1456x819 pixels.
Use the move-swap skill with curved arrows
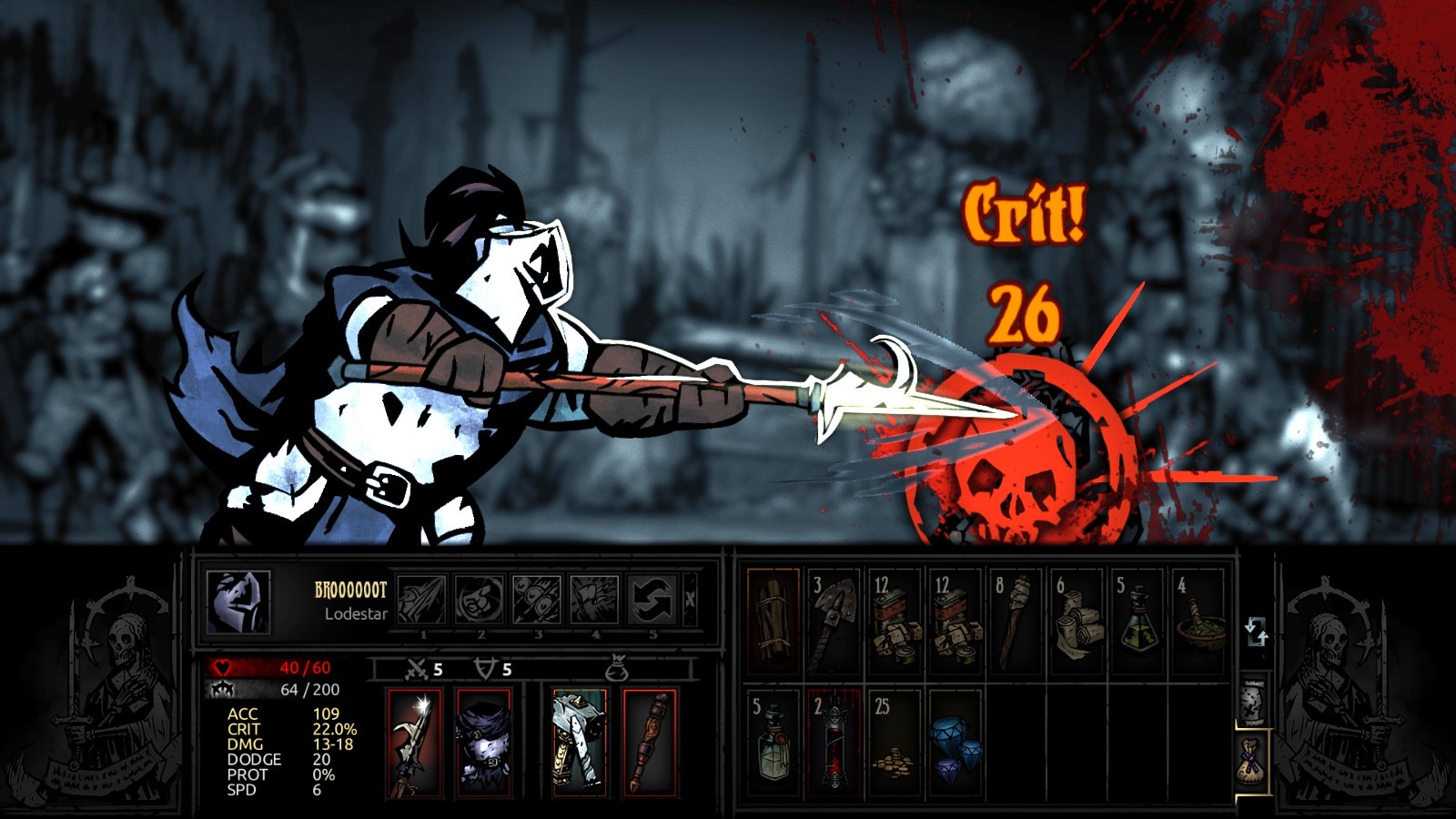tap(653, 600)
